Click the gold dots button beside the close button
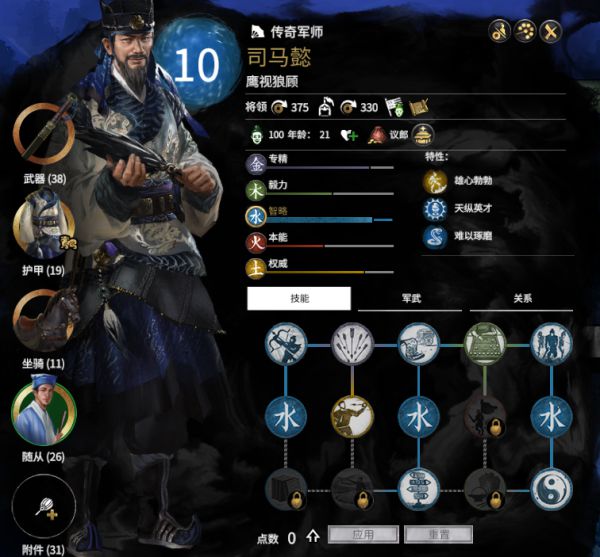This screenshot has width=600, height=557. 525,31
